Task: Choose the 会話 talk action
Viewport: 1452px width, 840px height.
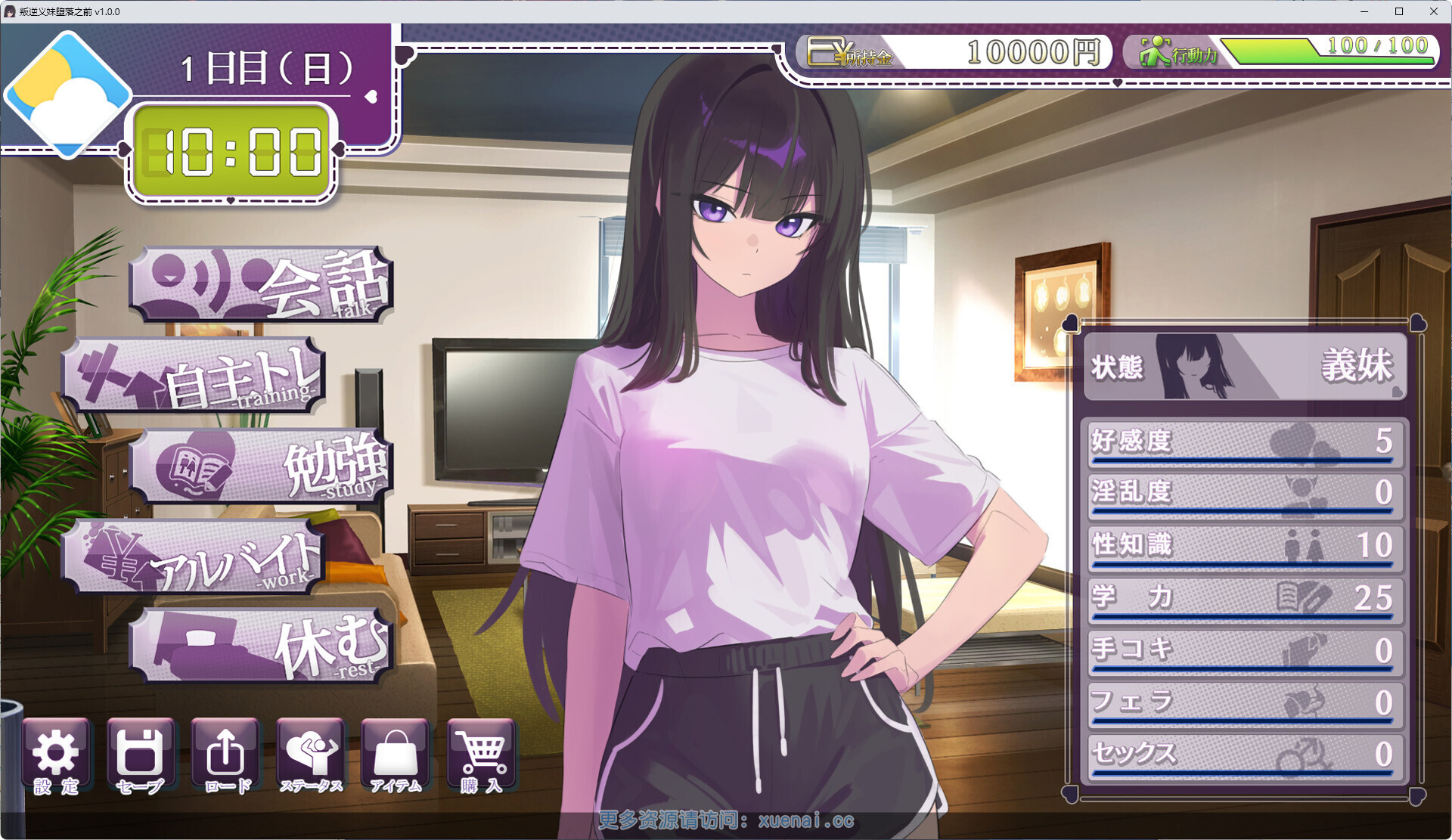Action: [261, 285]
